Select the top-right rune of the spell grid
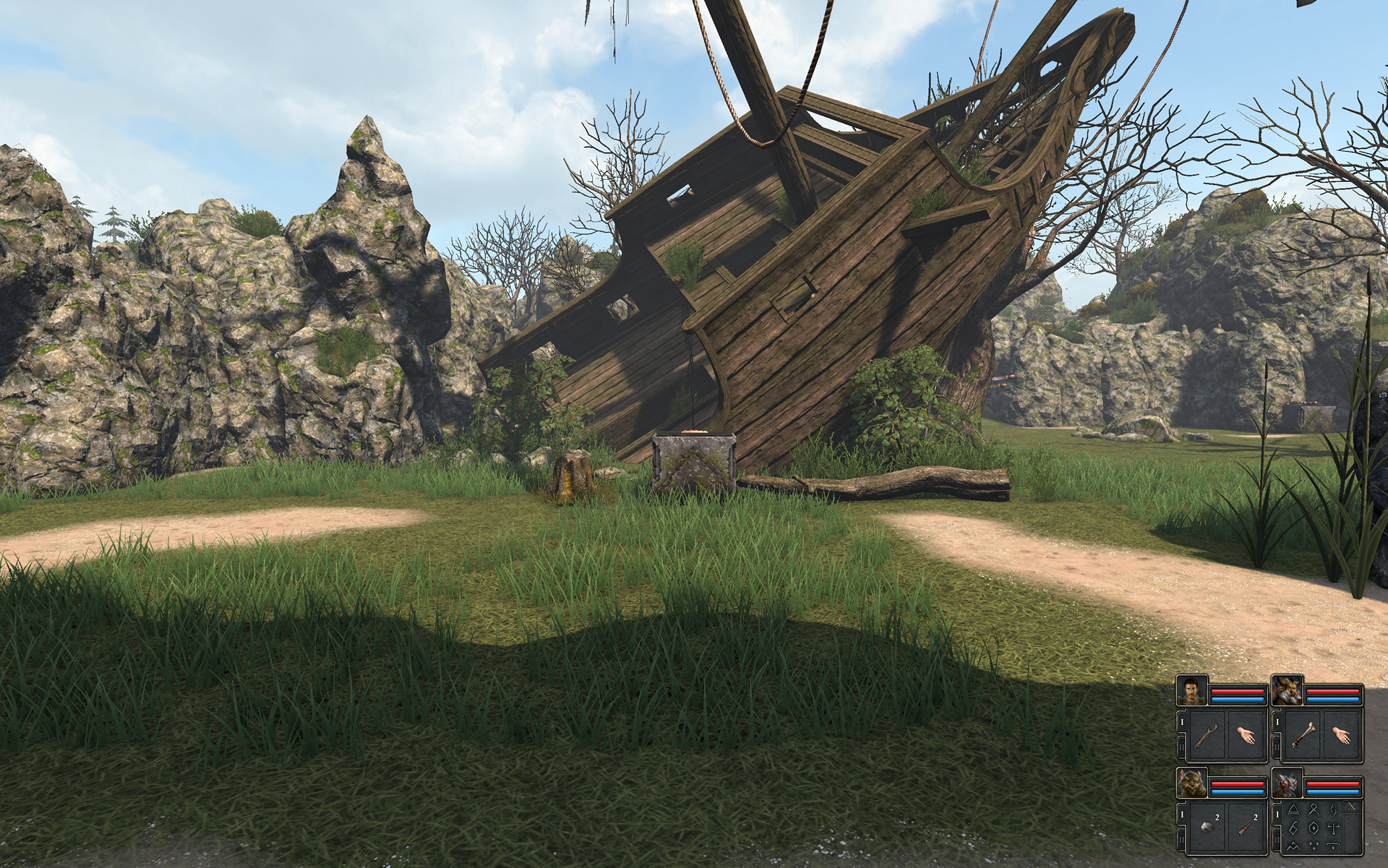 (x=1332, y=809)
